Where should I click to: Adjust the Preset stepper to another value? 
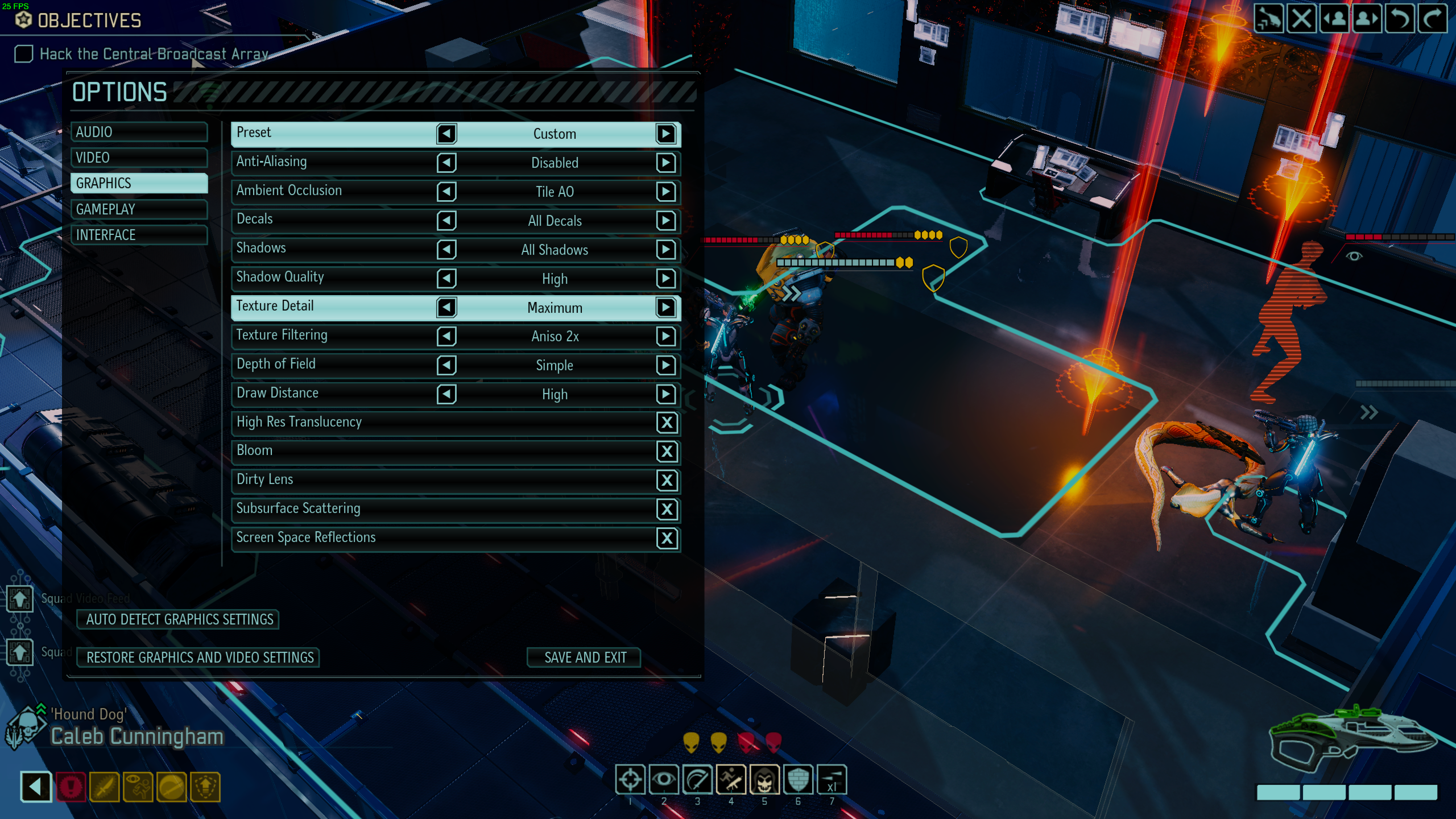pyautogui.click(x=666, y=134)
